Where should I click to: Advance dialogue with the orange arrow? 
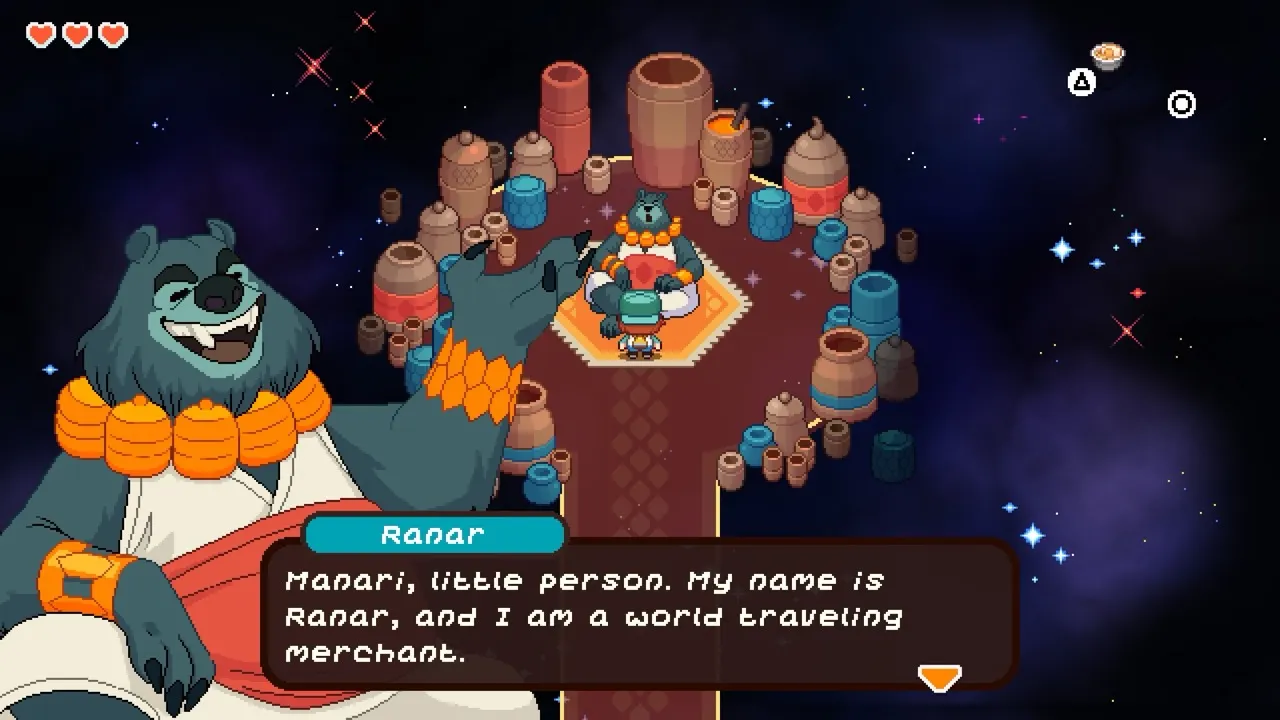pos(939,678)
